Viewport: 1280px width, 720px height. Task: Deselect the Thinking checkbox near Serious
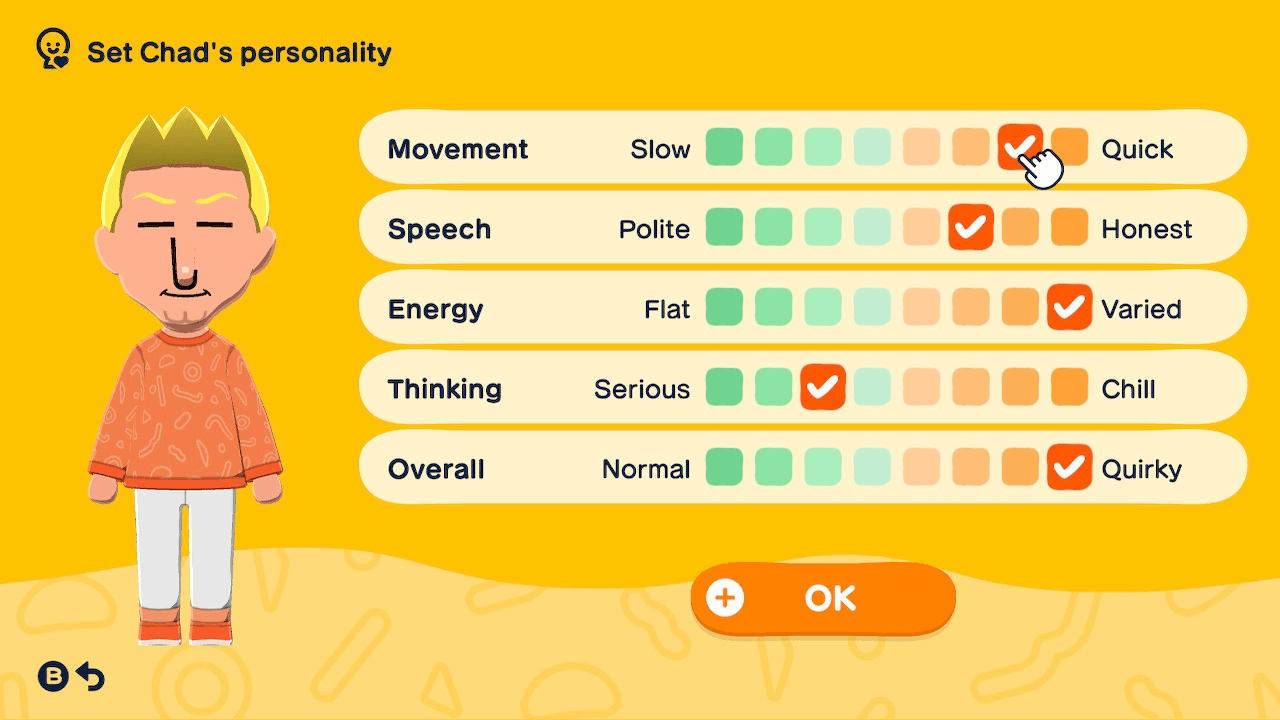click(823, 387)
